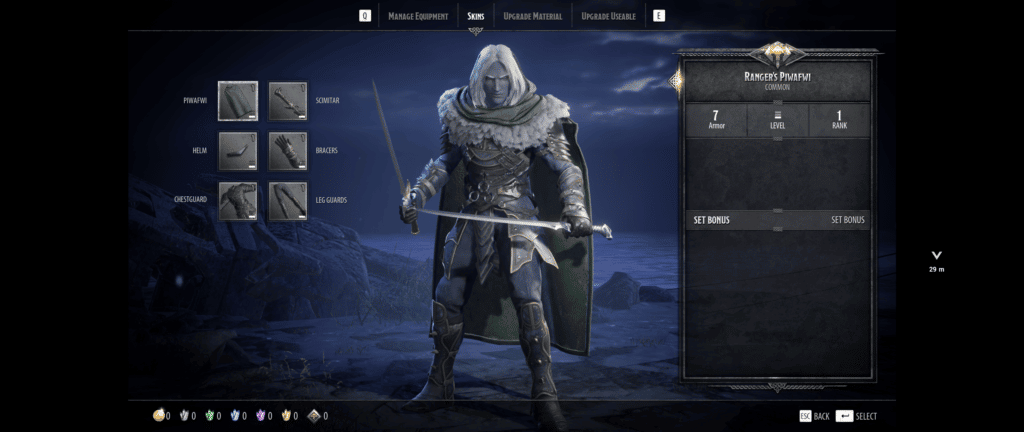Go to the Upgrade Material tab
The image size is (1024, 432).
coord(533,16)
